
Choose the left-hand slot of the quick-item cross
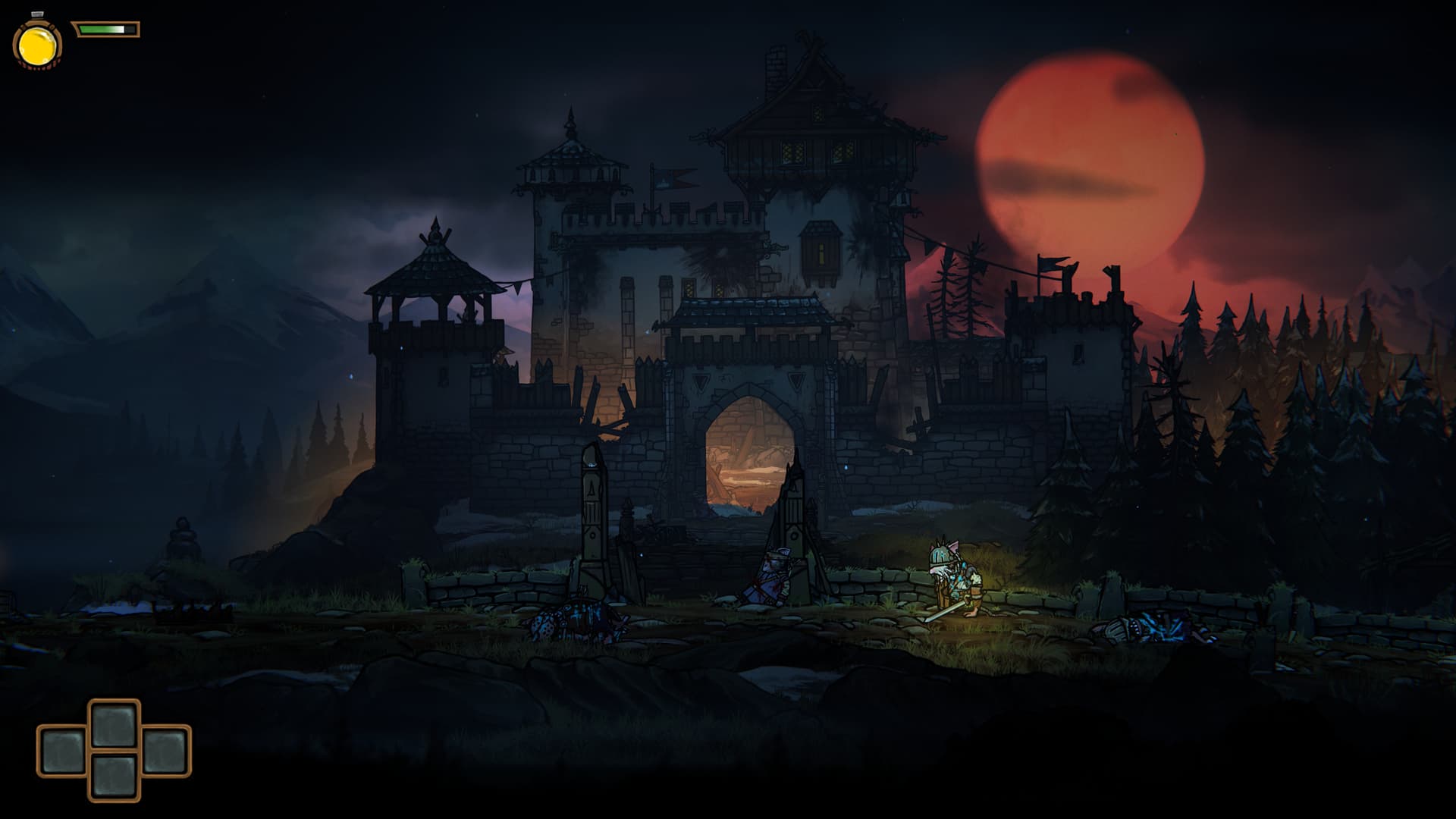[63, 750]
